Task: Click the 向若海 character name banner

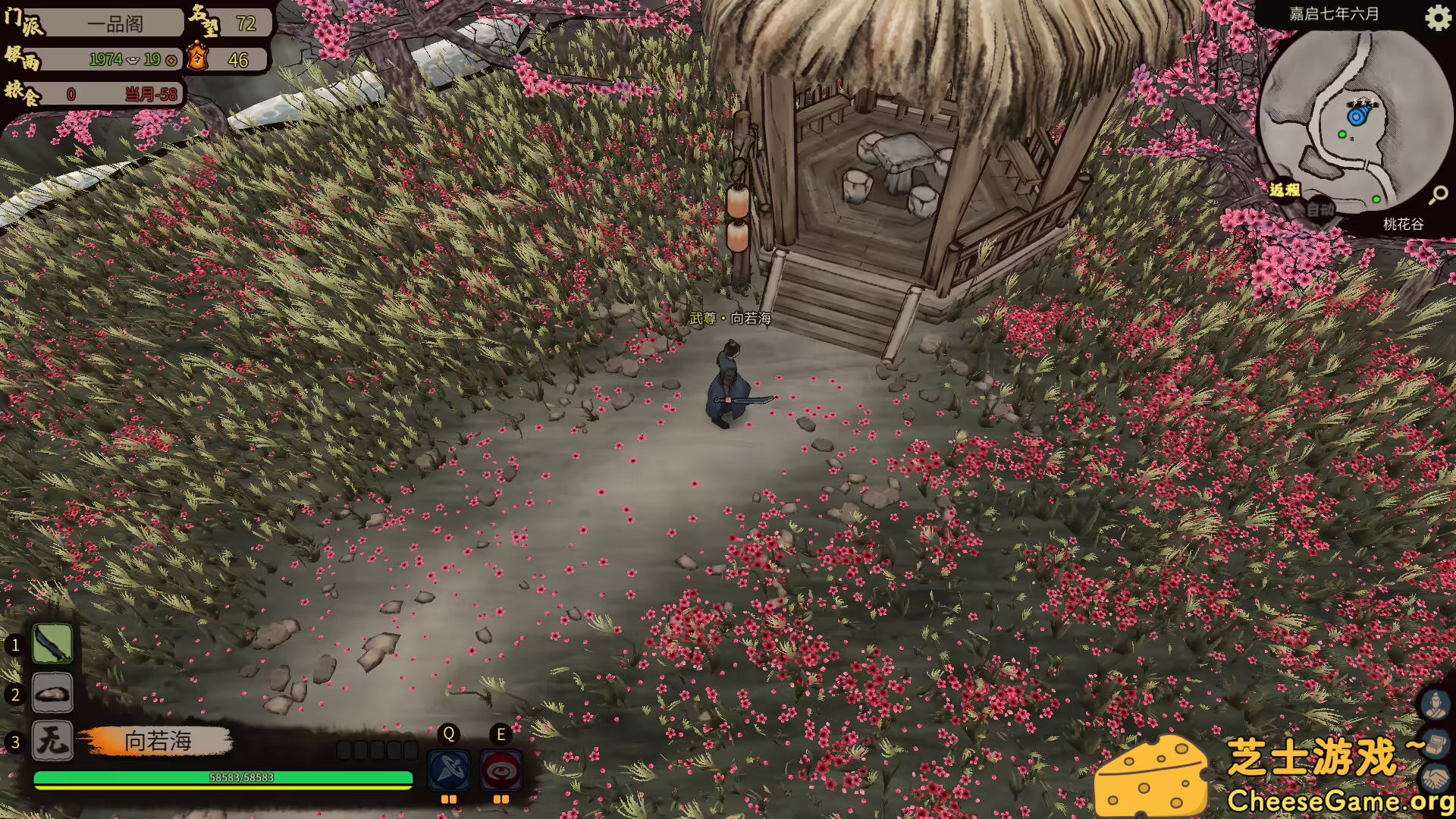Action: (158, 741)
